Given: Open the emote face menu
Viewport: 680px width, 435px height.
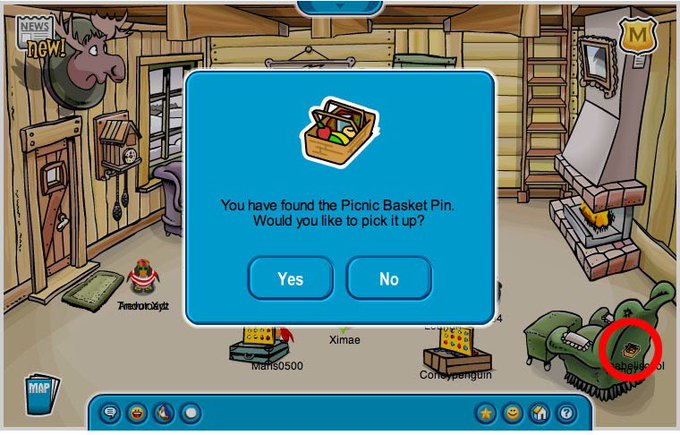Looking at the screenshot, I should [136, 412].
